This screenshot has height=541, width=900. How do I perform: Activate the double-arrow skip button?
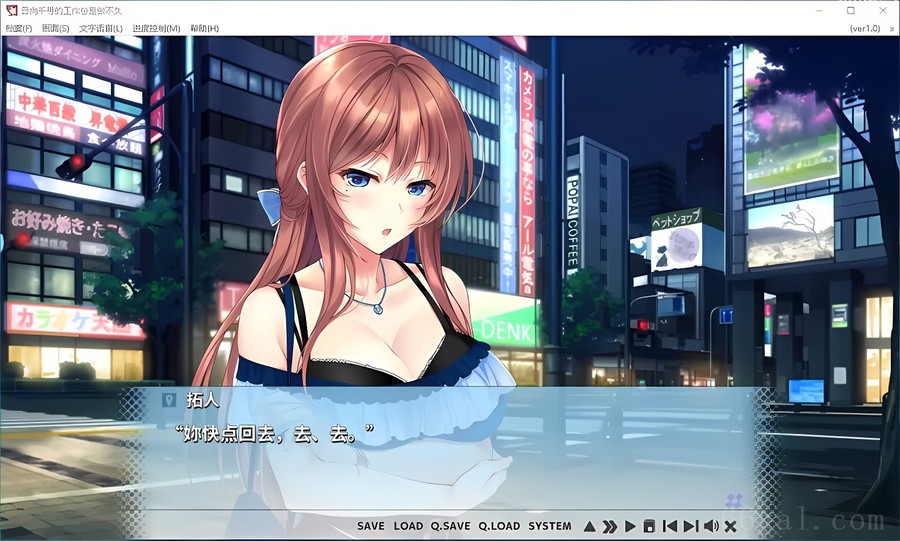(609, 526)
